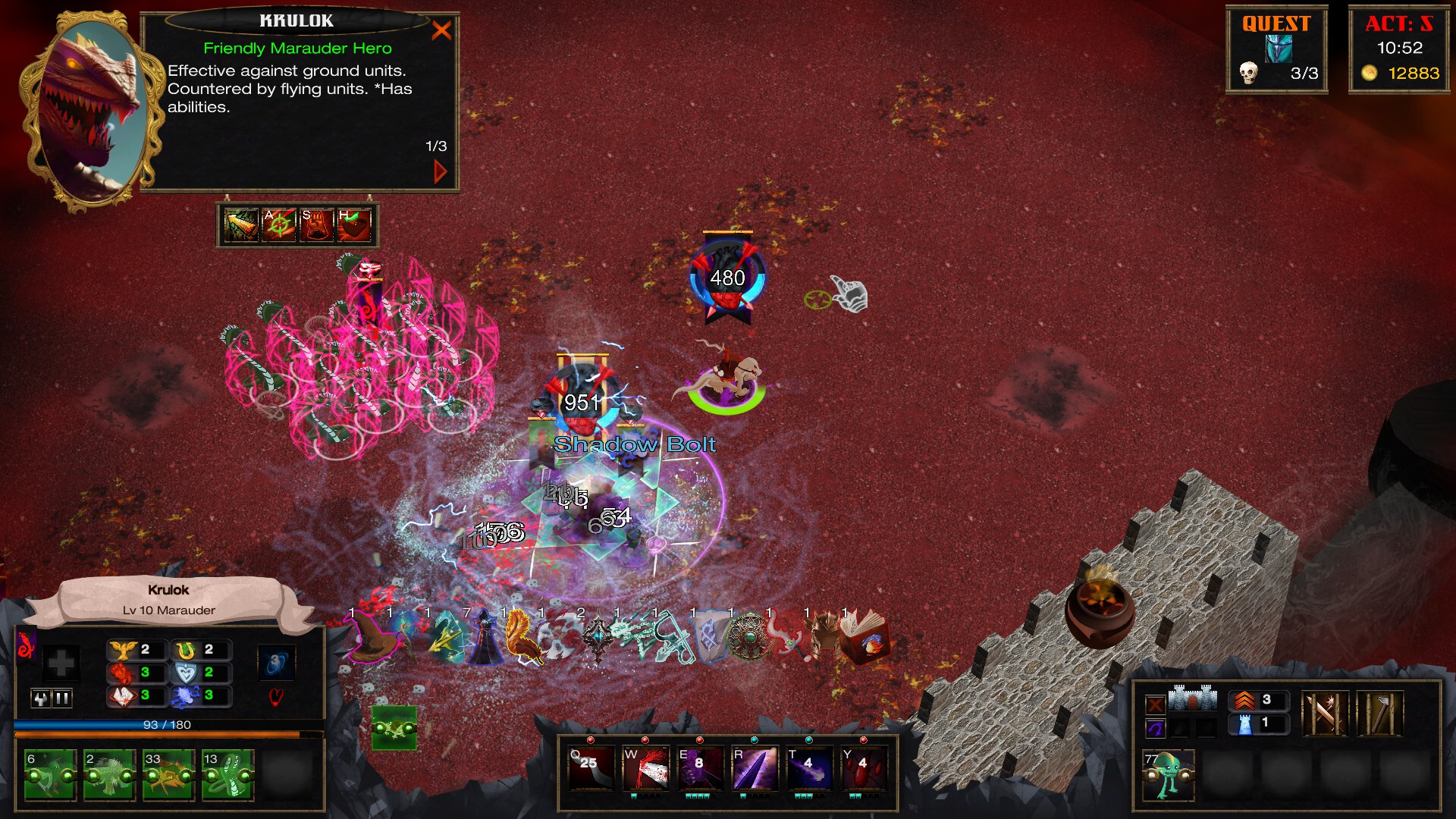Screen dimensions: 1456x819
Task: Open the Quest tracker panel
Action: click(1276, 50)
